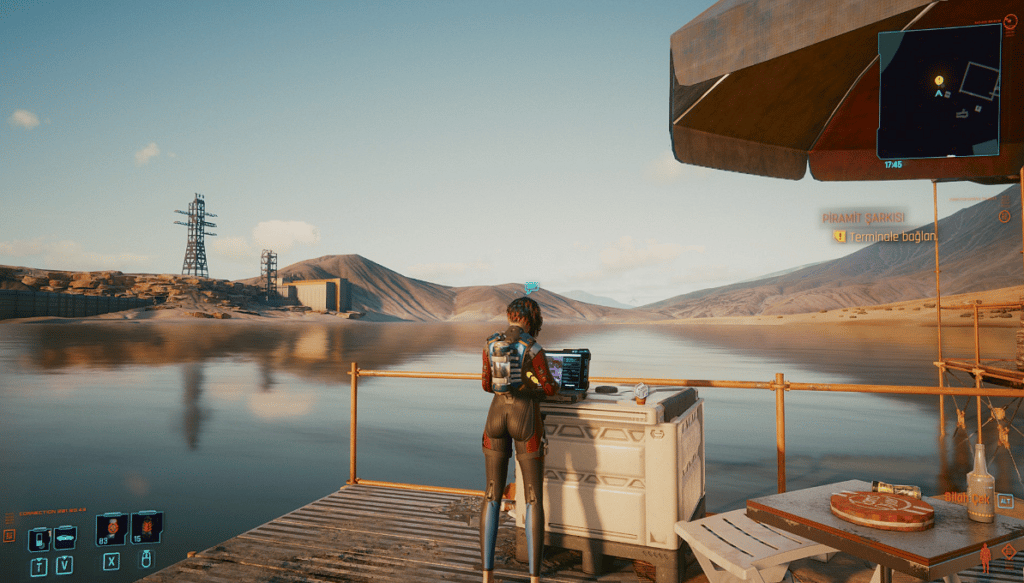Select the grenade slot showing 15
The height and width of the screenshot is (583, 1024).
point(146,527)
